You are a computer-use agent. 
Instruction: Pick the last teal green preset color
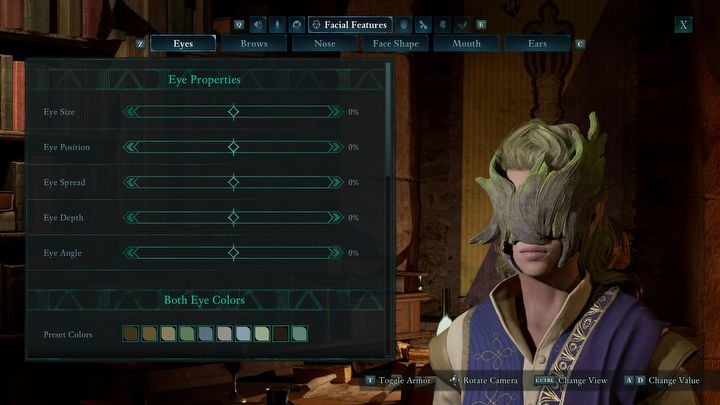tap(299, 334)
